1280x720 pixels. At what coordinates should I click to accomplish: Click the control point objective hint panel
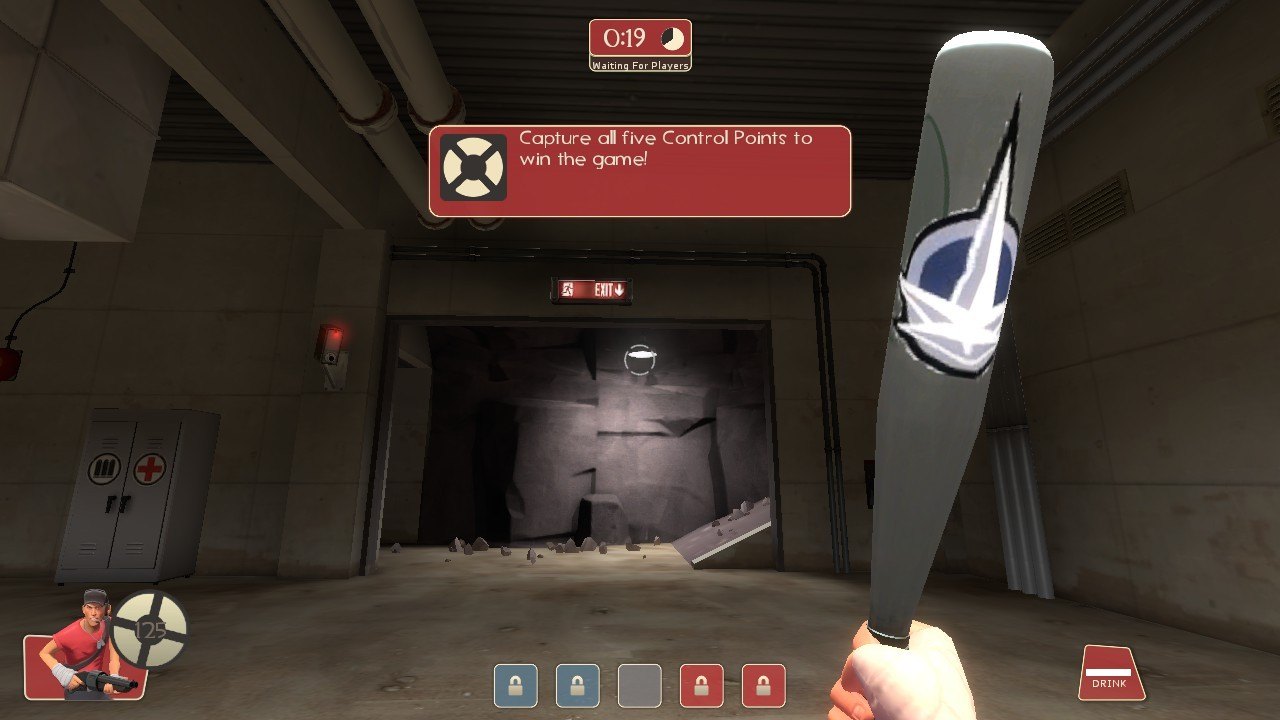pyautogui.click(x=640, y=170)
